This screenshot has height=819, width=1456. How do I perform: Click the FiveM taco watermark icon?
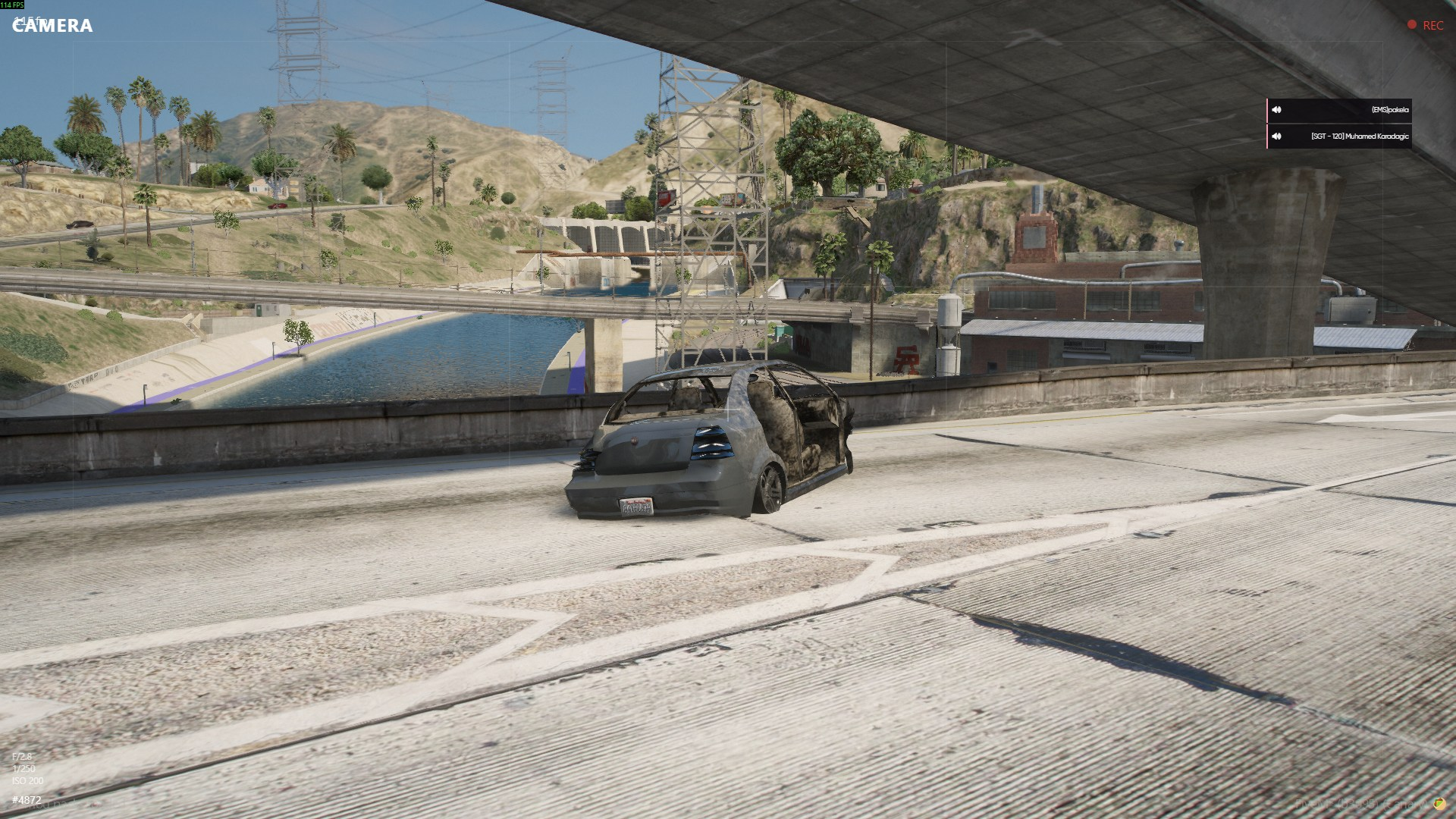1439,803
